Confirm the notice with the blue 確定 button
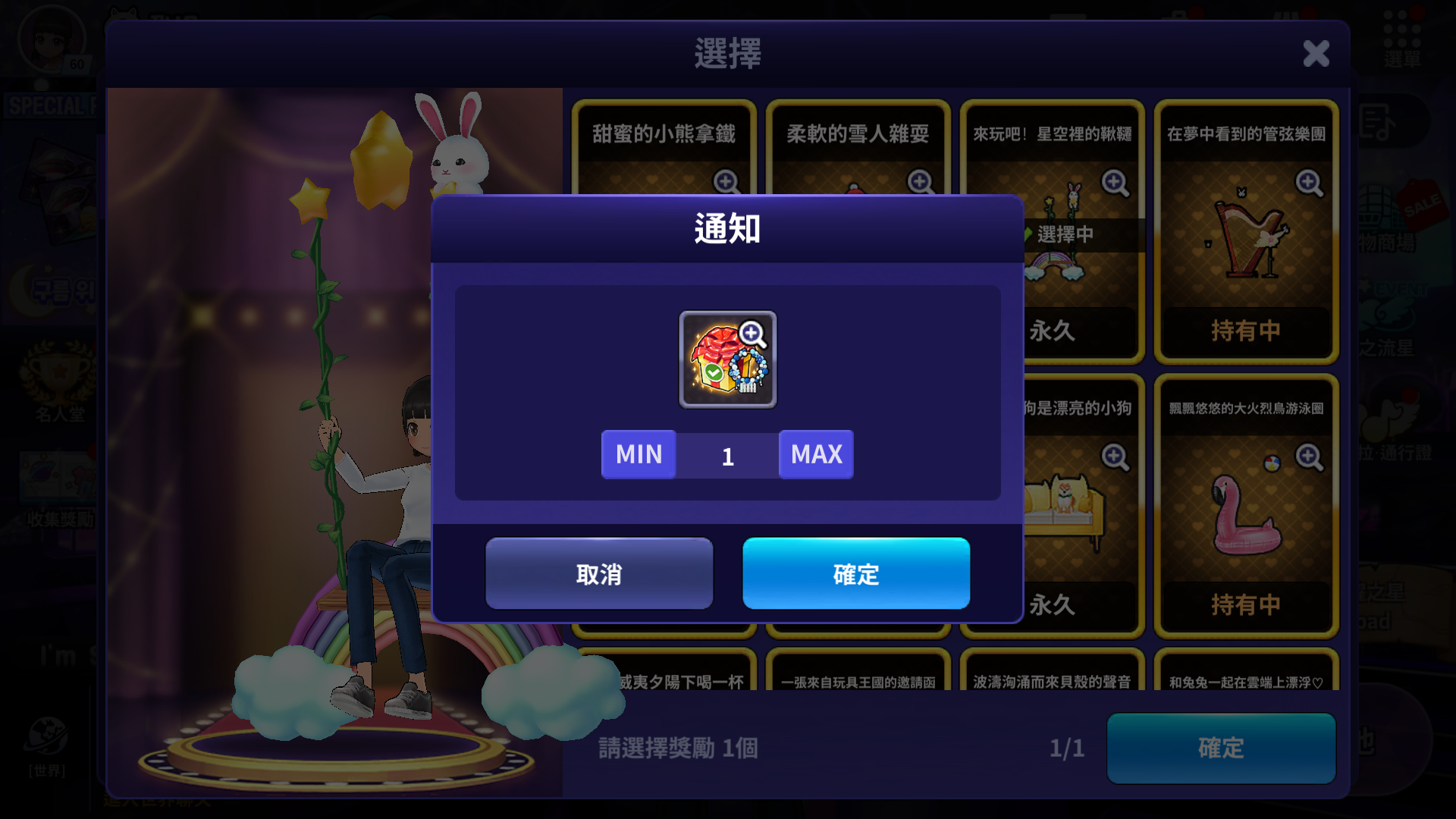This screenshot has height=819, width=1456. pyautogui.click(x=855, y=573)
